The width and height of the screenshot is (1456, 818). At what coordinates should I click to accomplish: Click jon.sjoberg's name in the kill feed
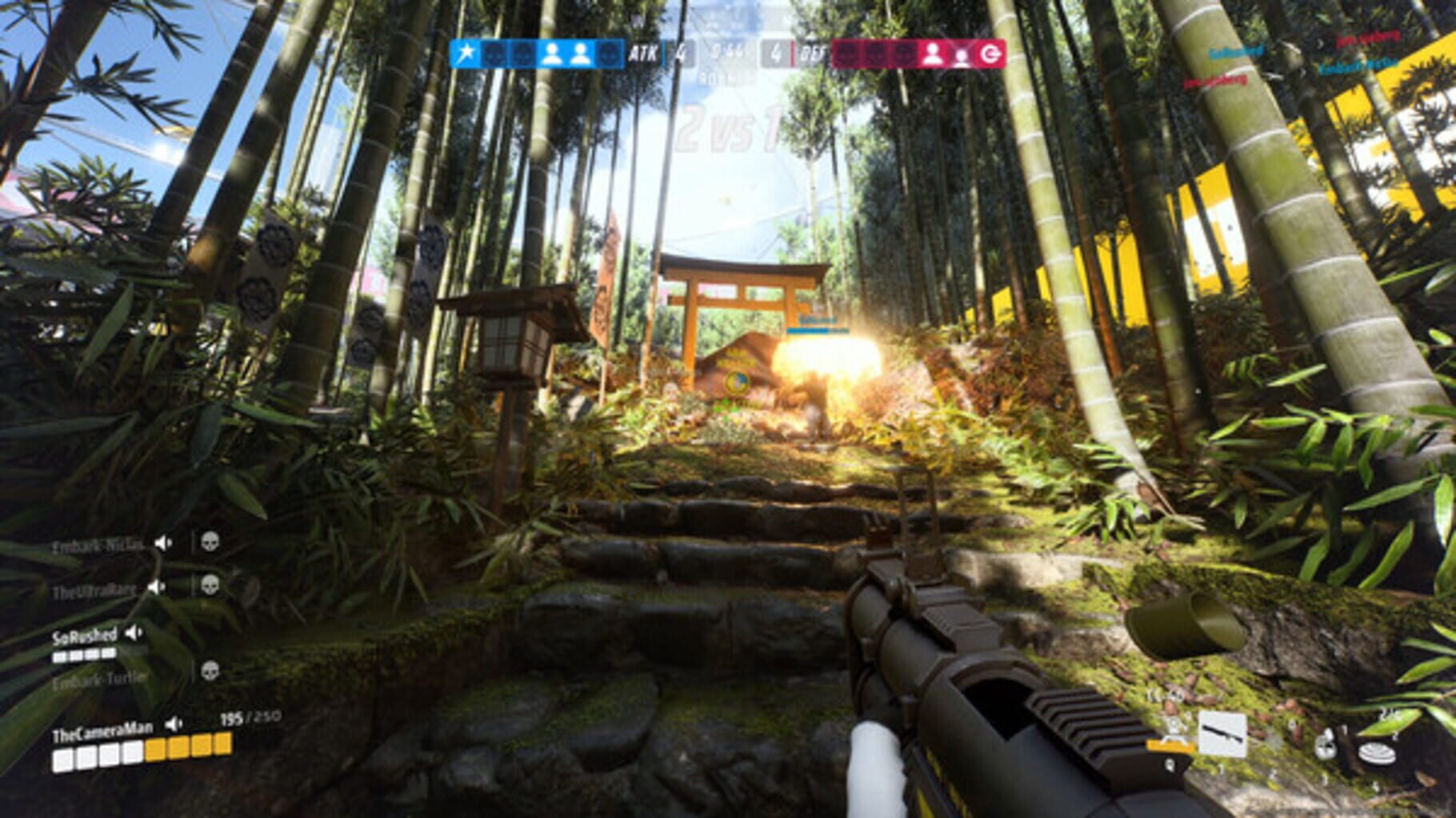1370,38
